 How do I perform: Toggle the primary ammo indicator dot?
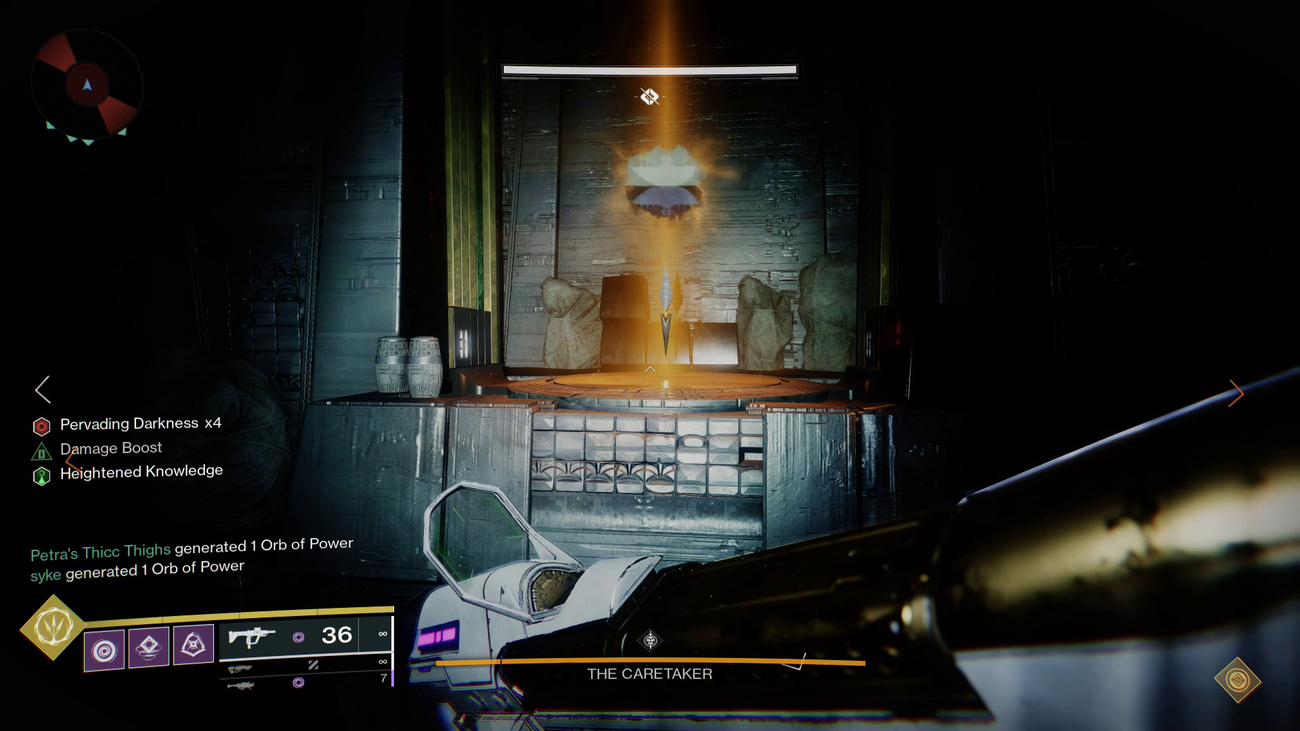pos(298,636)
